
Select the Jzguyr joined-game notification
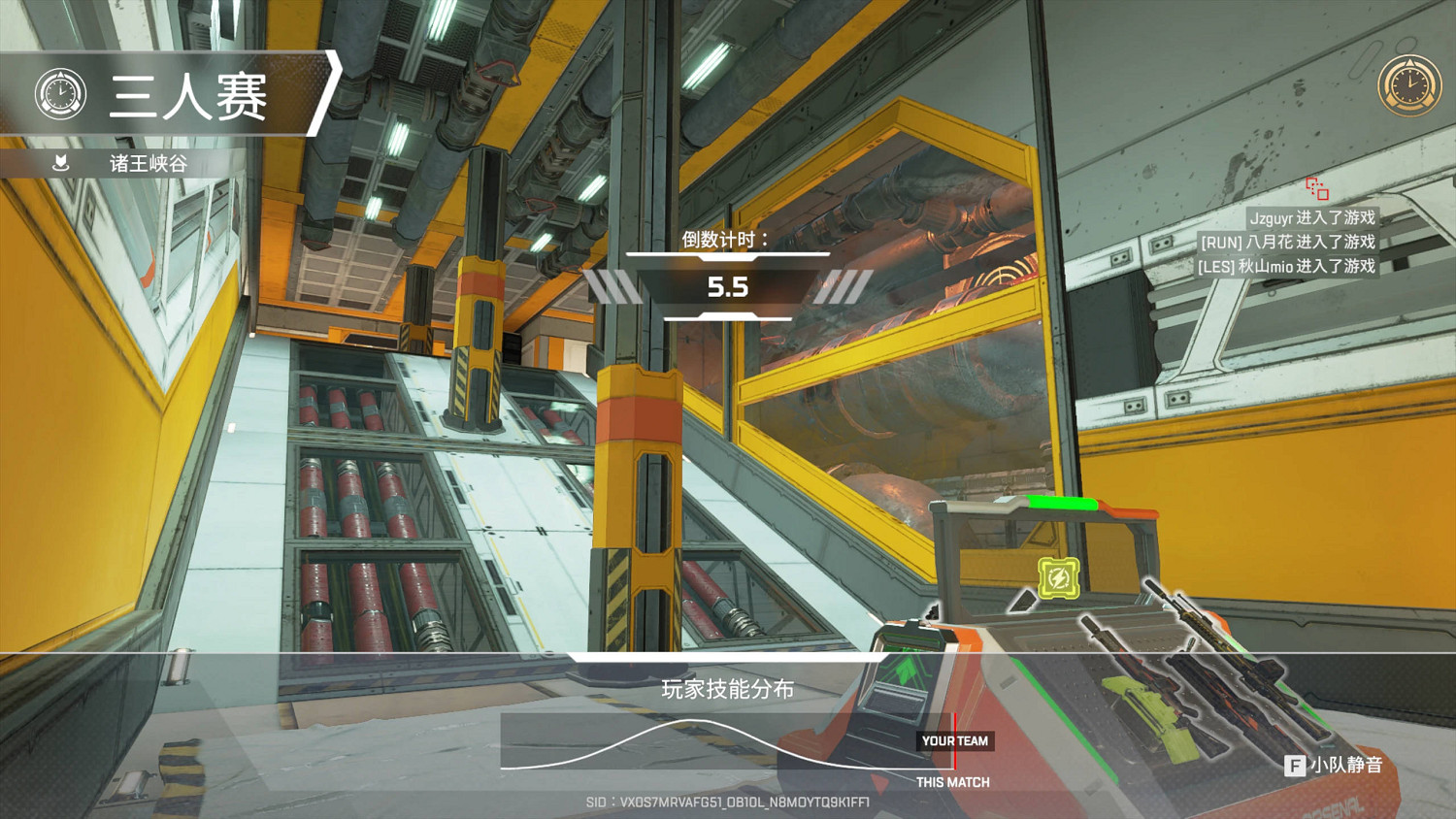pyautogui.click(x=1311, y=217)
